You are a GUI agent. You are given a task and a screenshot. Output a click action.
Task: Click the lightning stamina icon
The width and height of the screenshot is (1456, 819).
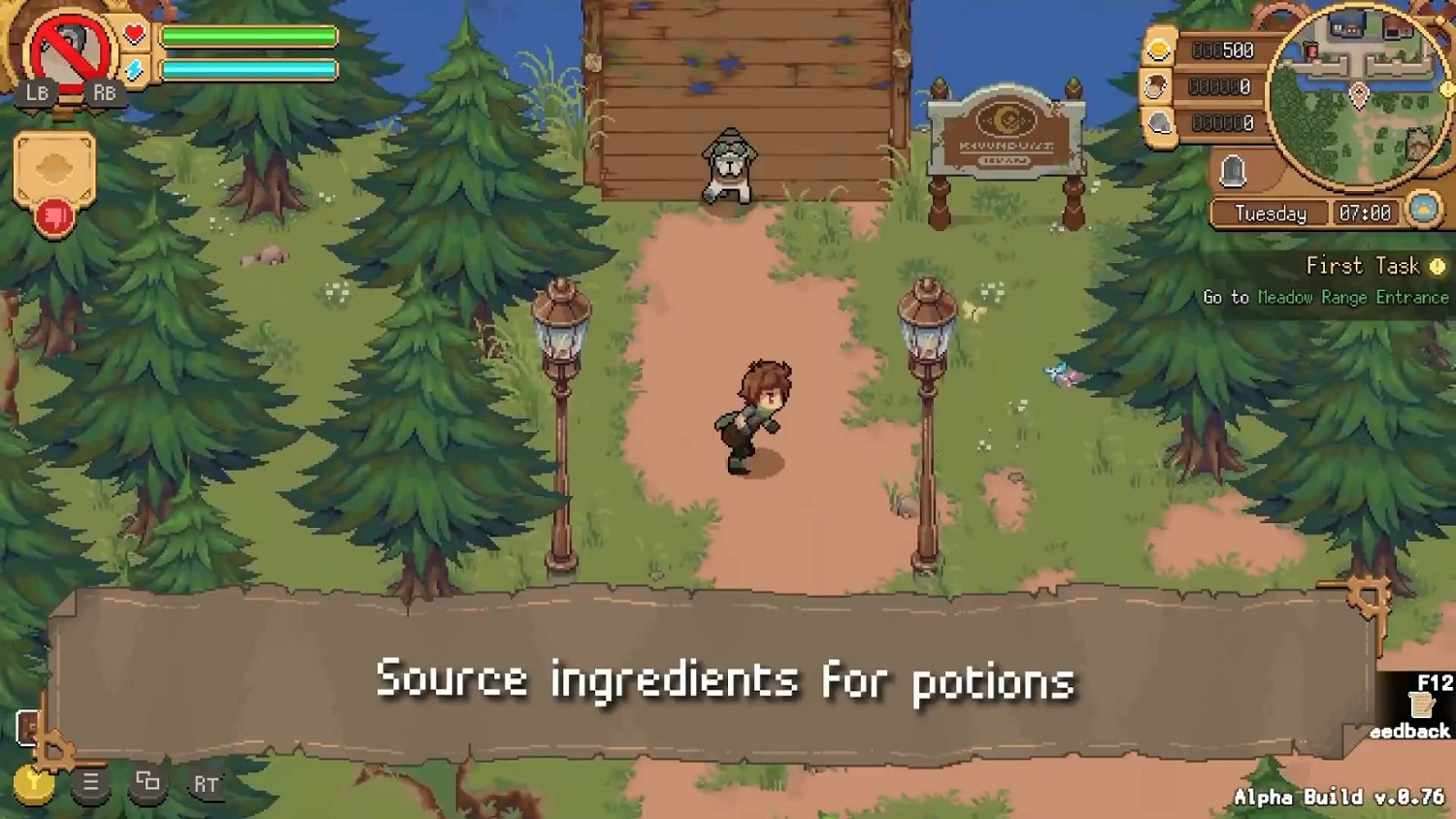[132, 69]
